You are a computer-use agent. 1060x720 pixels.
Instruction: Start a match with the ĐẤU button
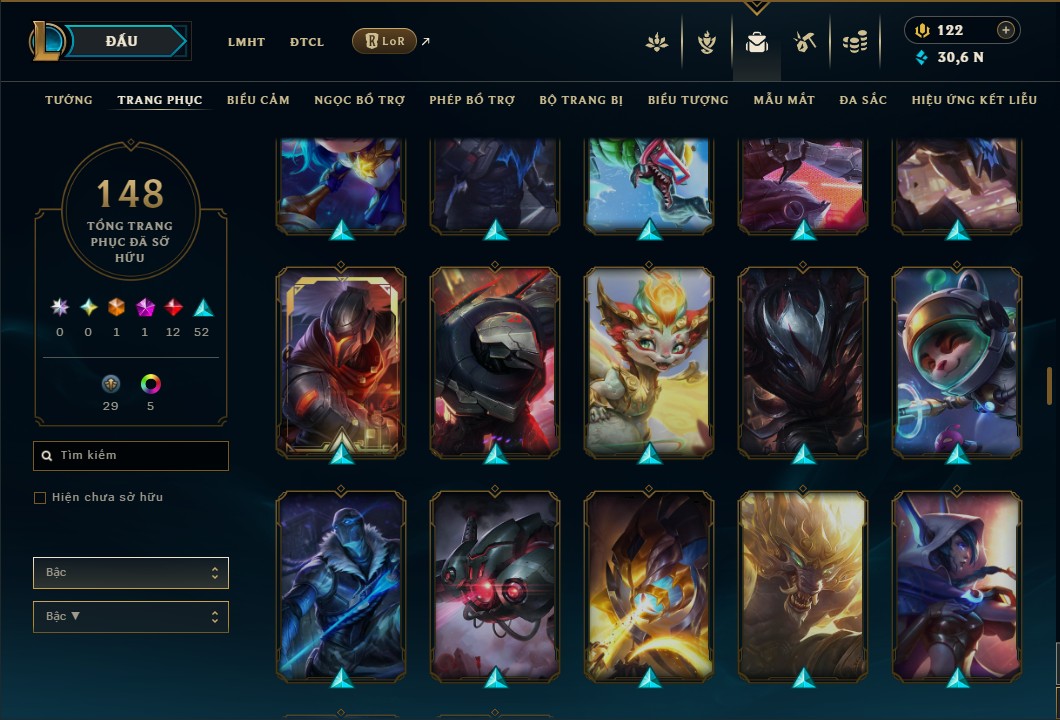click(122, 41)
